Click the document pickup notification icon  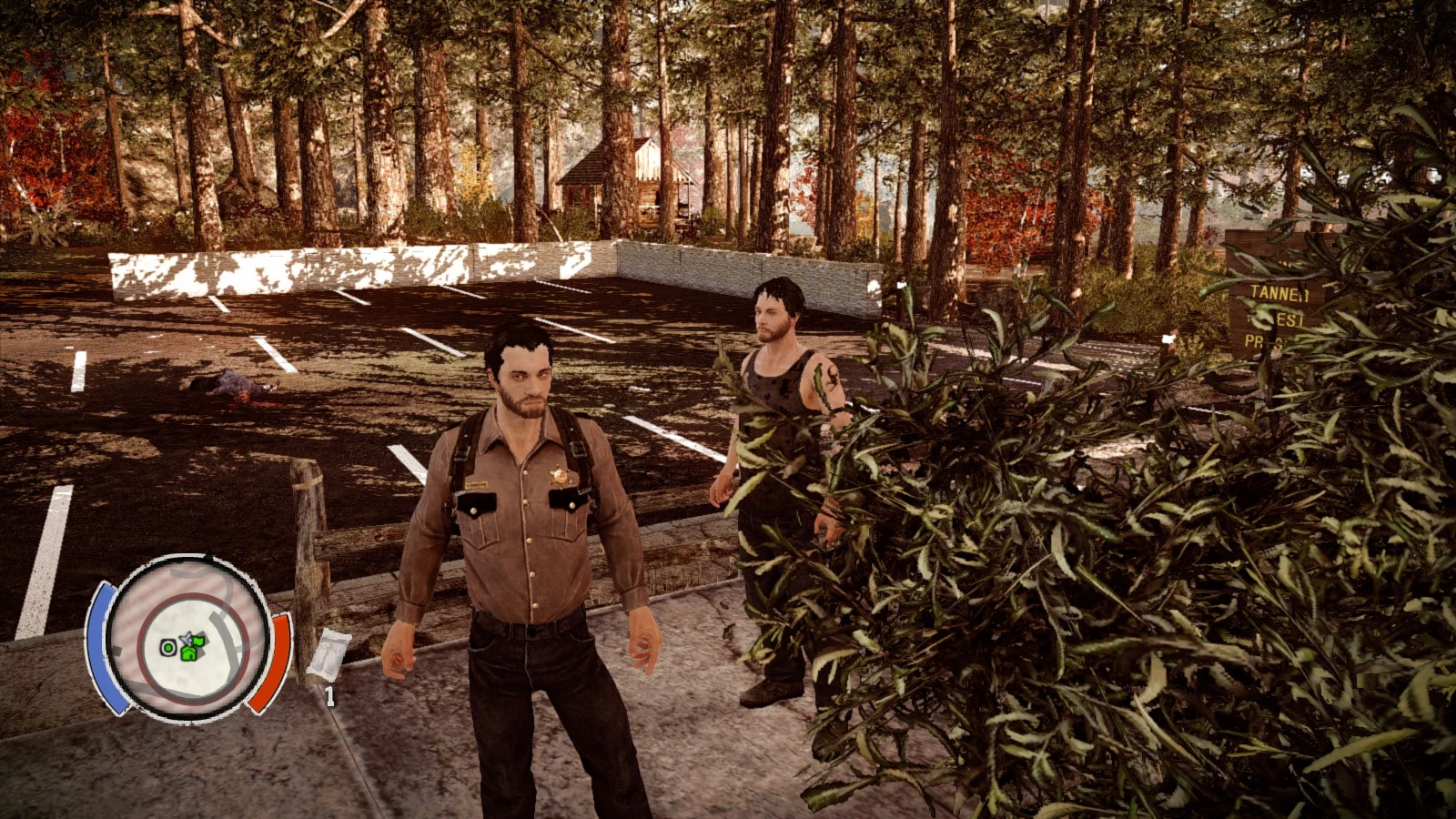pos(330,653)
